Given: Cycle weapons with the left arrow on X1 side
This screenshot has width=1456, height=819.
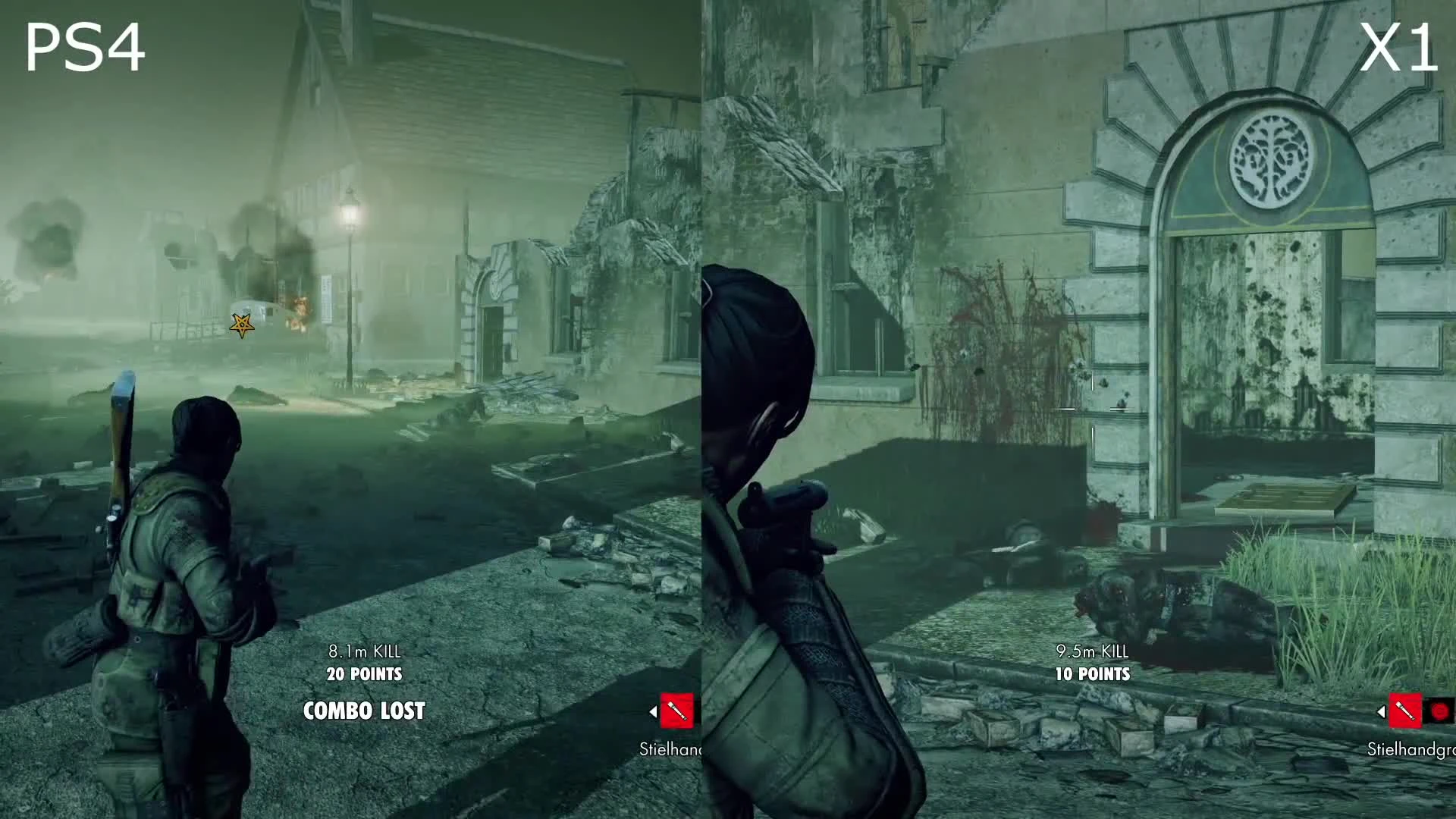Looking at the screenshot, I should coord(1380,711).
